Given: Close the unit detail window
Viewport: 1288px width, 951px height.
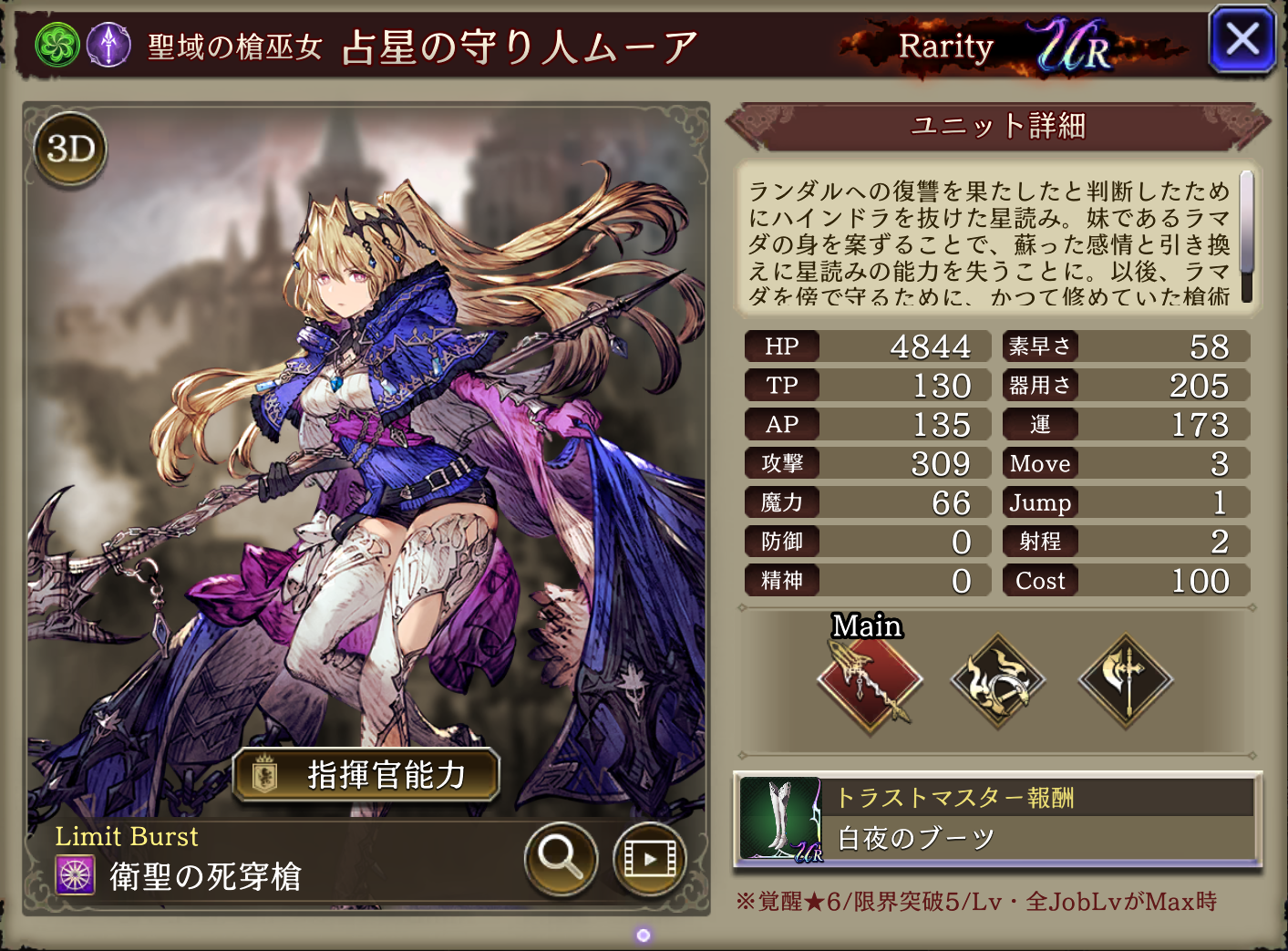Looking at the screenshot, I should 1242,40.
